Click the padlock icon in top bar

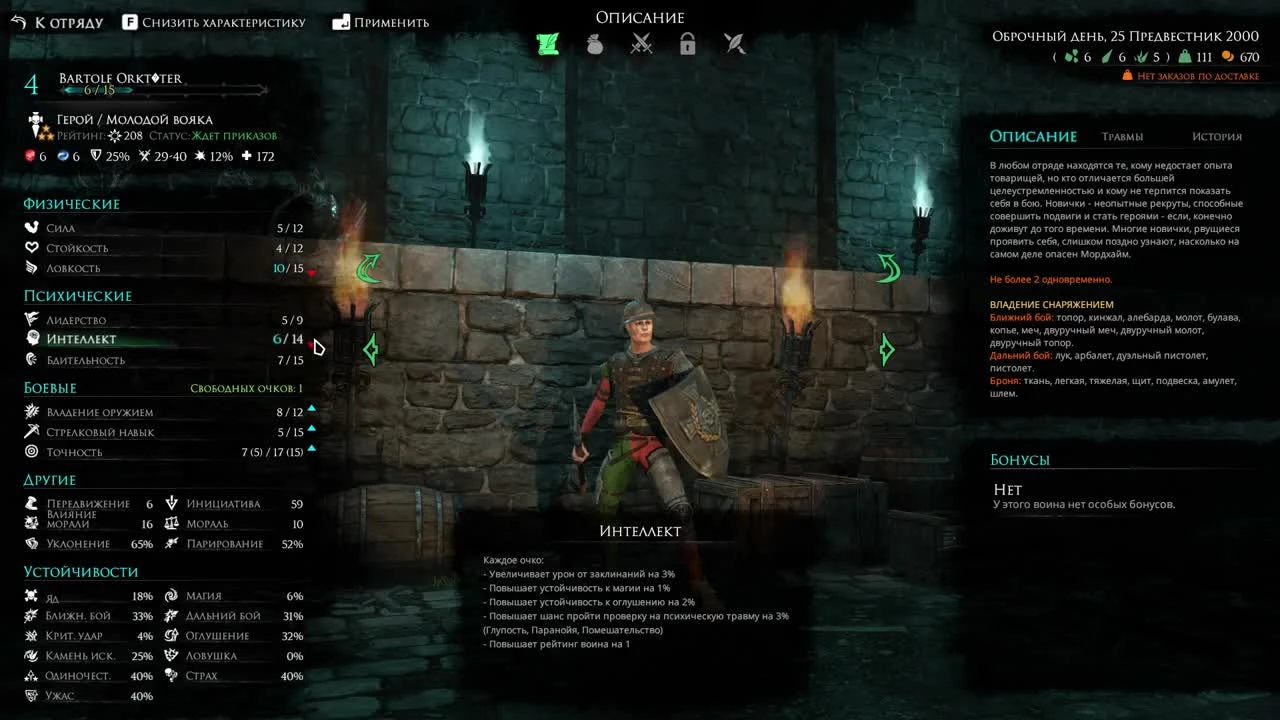tap(688, 43)
